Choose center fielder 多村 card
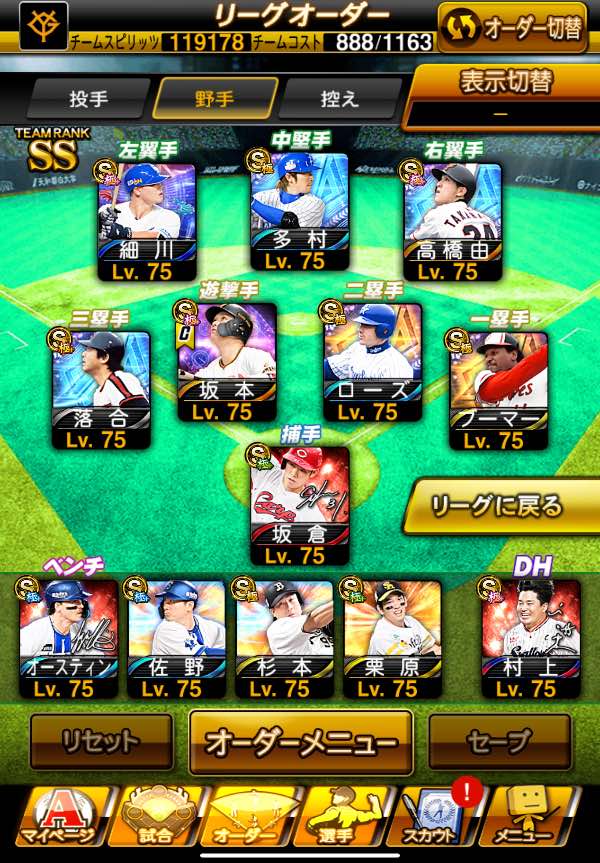The height and width of the screenshot is (863, 600). (299, 212)
